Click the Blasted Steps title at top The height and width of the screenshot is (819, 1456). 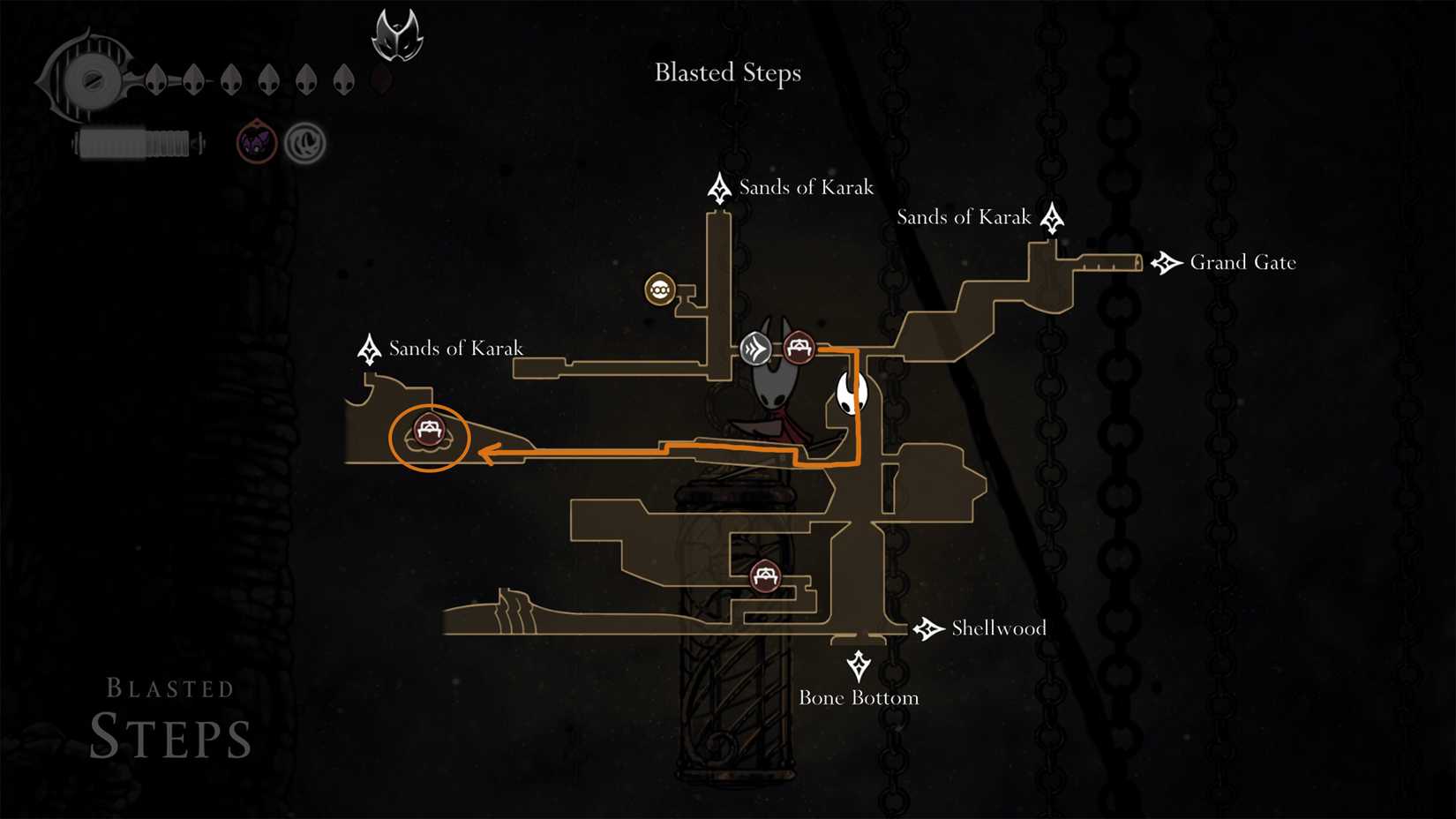[727, 73]
